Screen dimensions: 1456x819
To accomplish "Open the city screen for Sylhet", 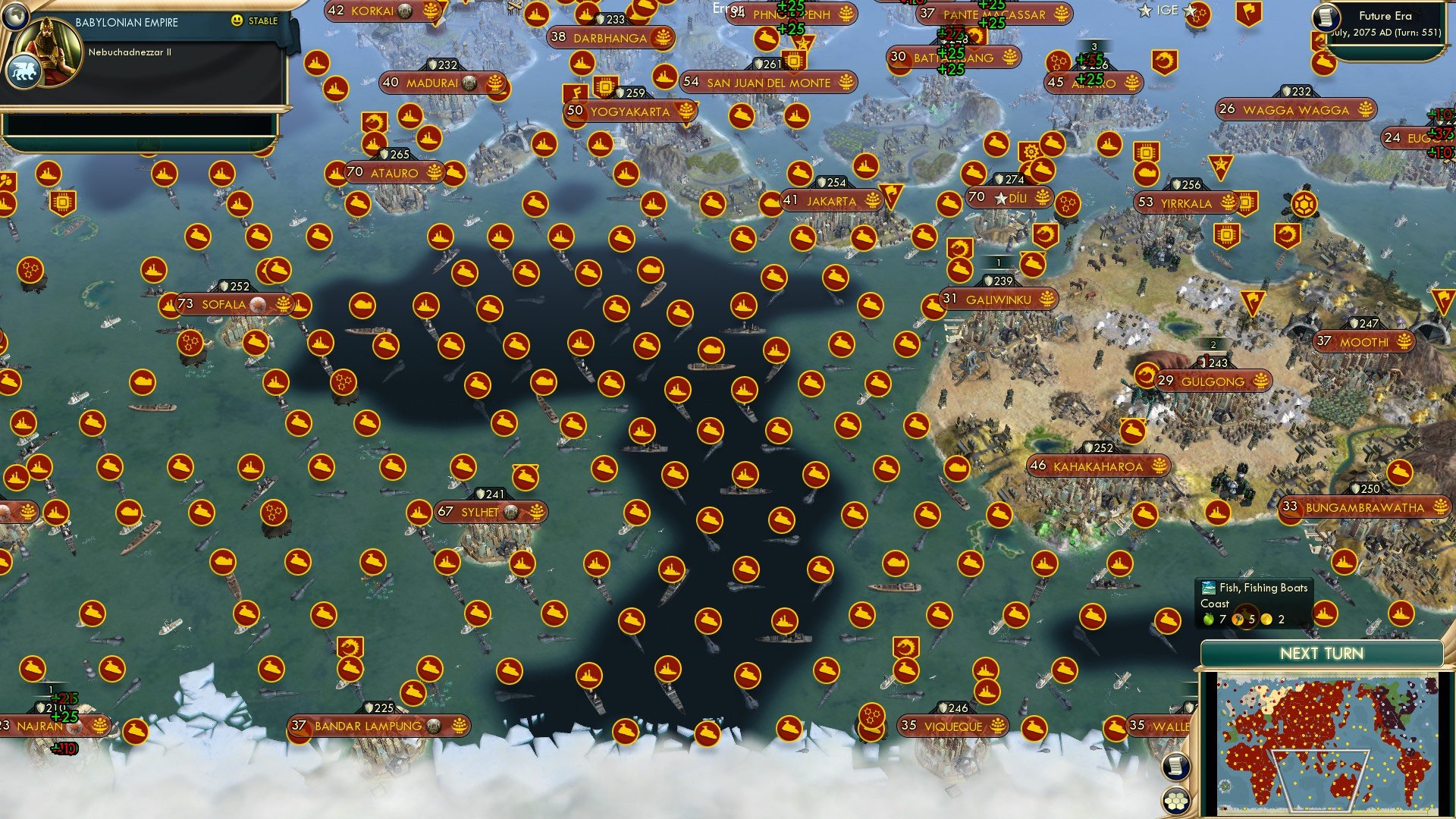I will click(x=479, y=512).
